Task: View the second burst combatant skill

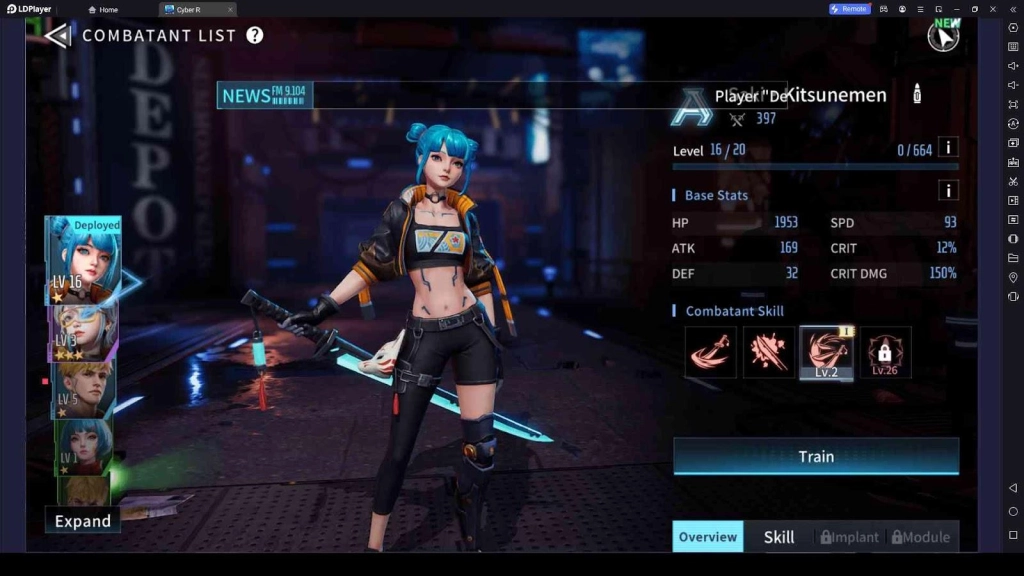Action: [768, 352]
